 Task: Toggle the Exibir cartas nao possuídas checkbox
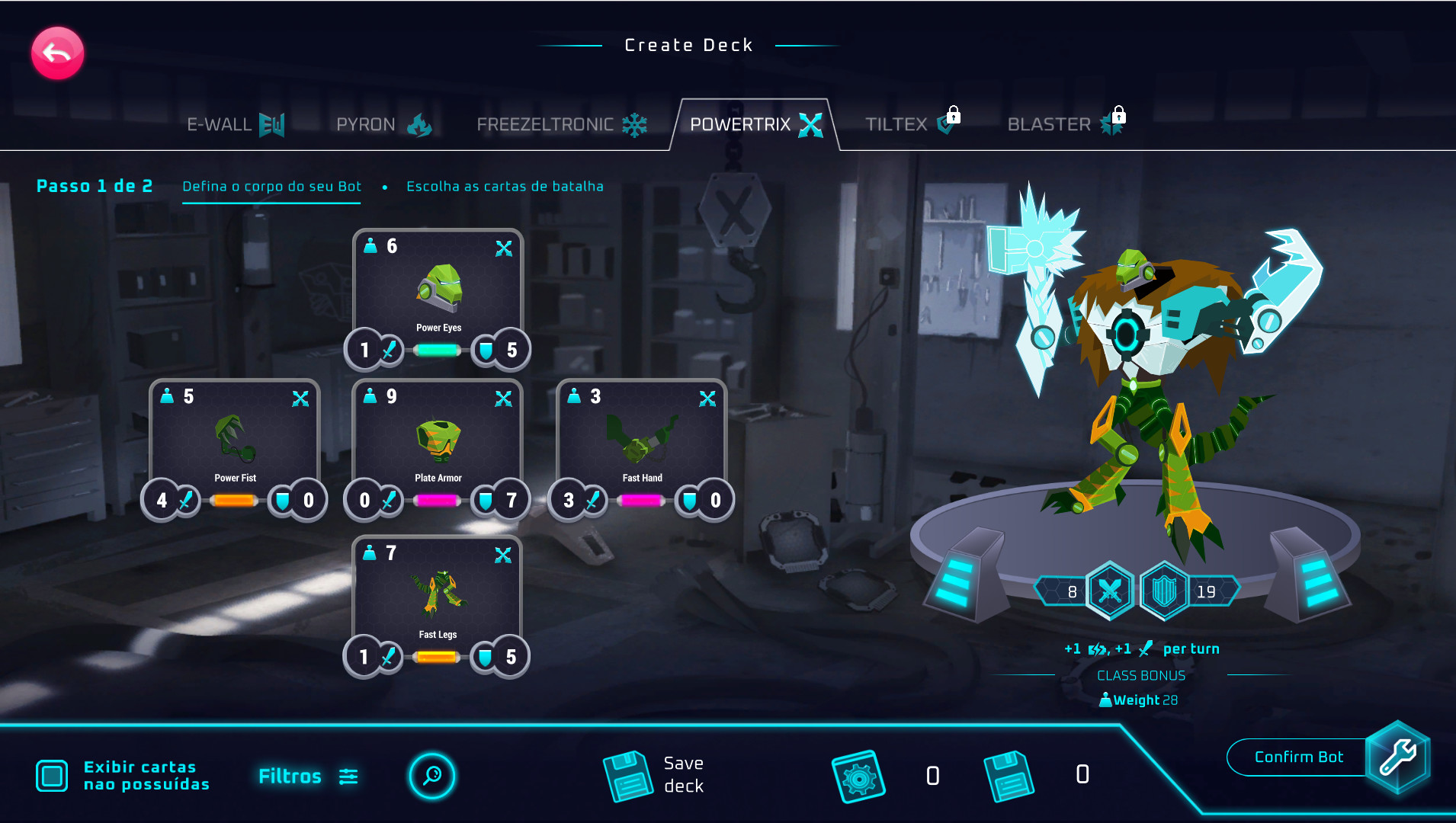tap(52, 776)
